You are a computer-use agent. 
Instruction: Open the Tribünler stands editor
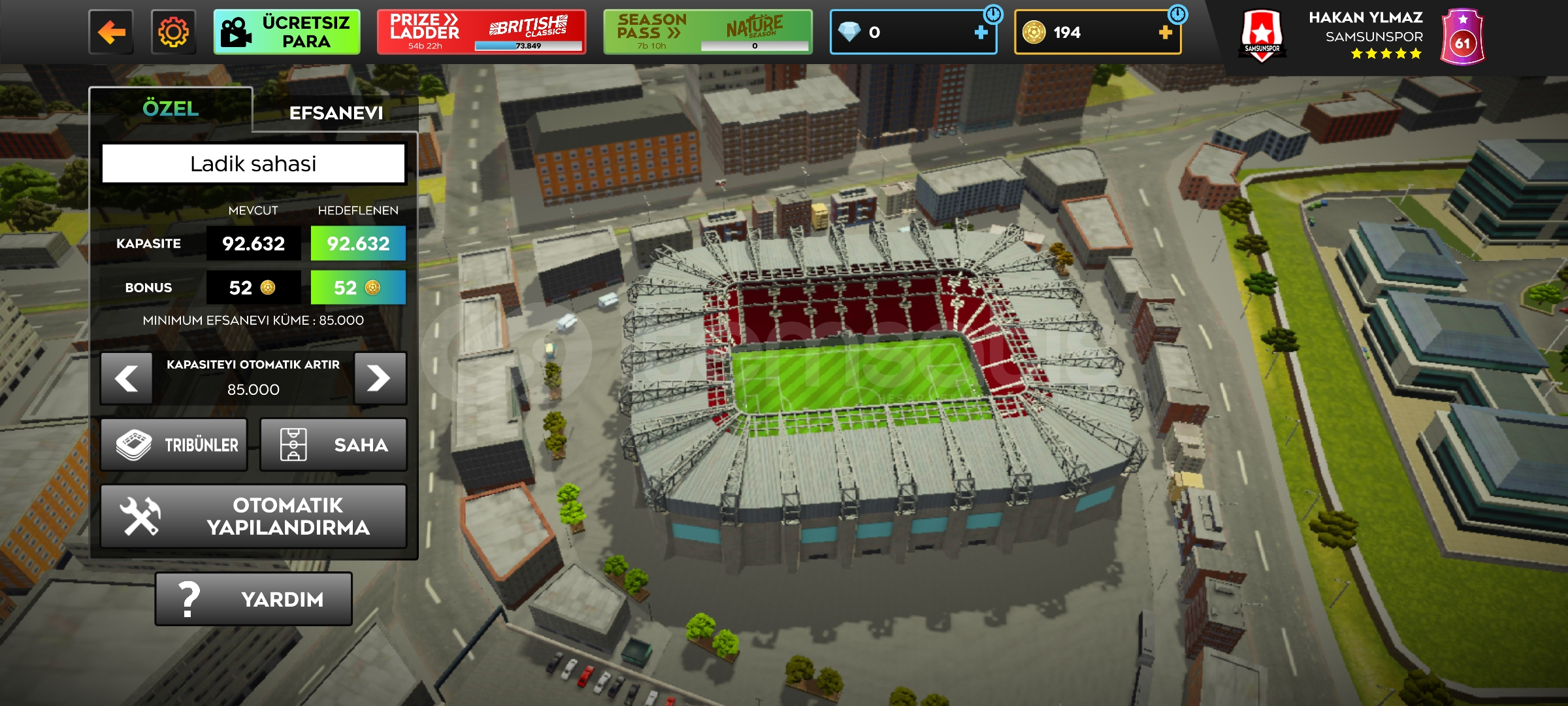[174, 445]
